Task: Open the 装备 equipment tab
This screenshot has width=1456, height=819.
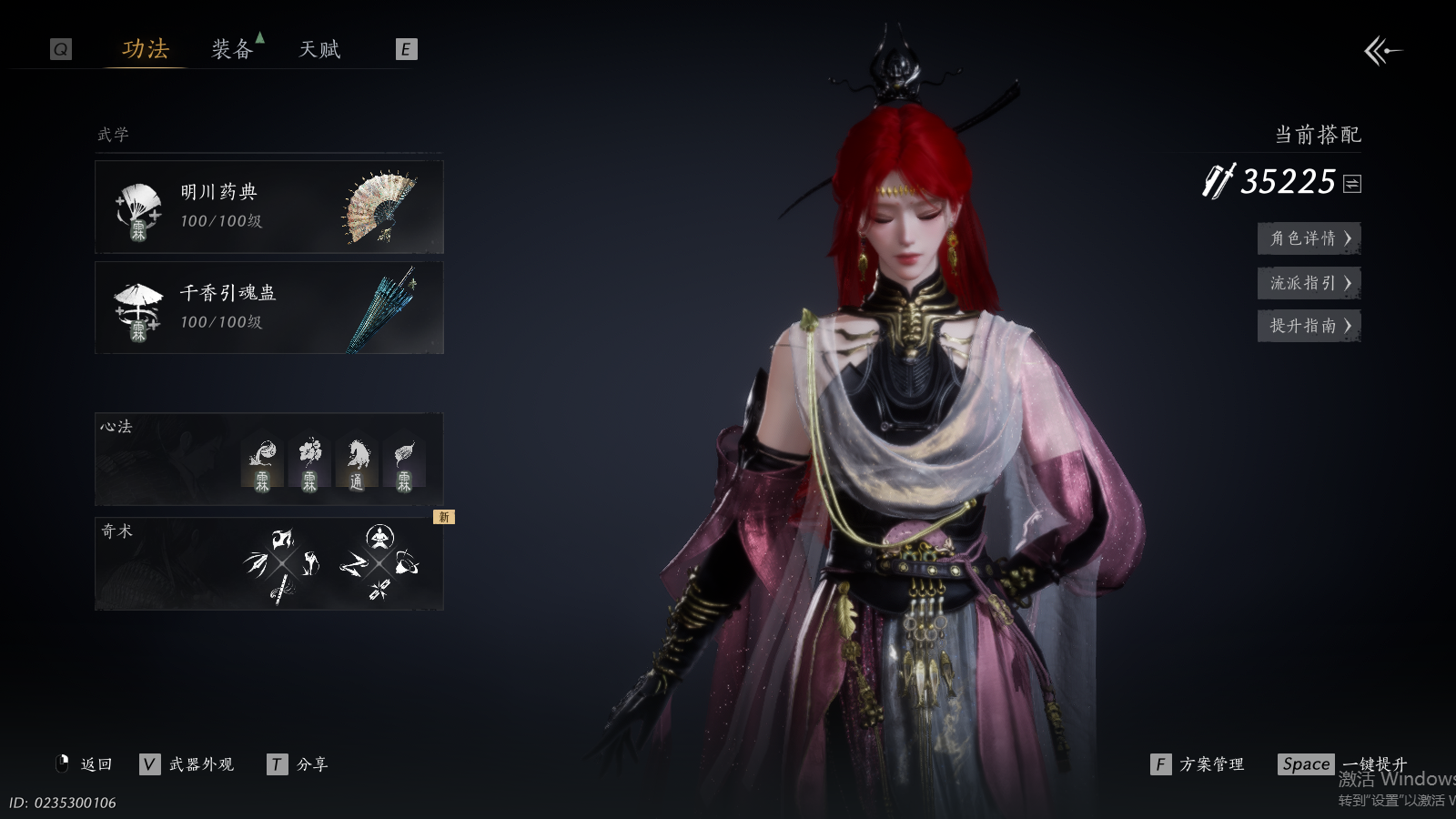Action: [232, 49]
